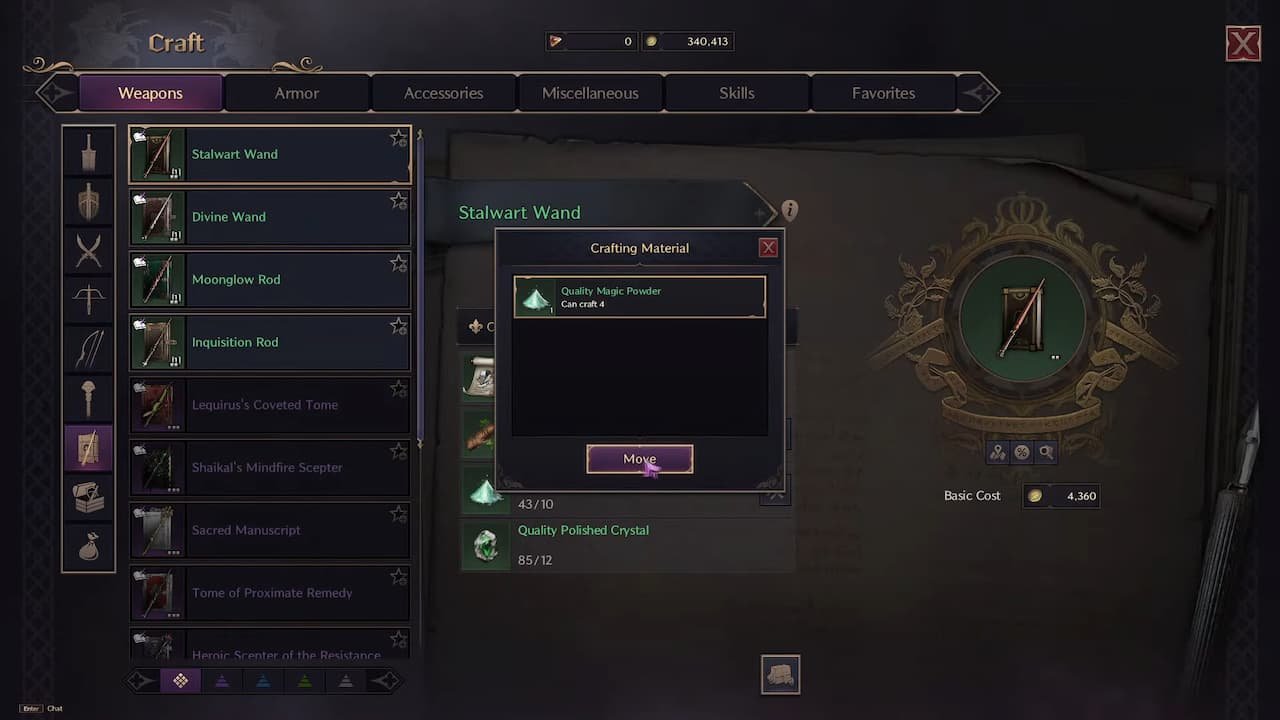Click the percent icon under the weapon preview
Screen dimensions: 1280x720
(x=1022, y=452)
